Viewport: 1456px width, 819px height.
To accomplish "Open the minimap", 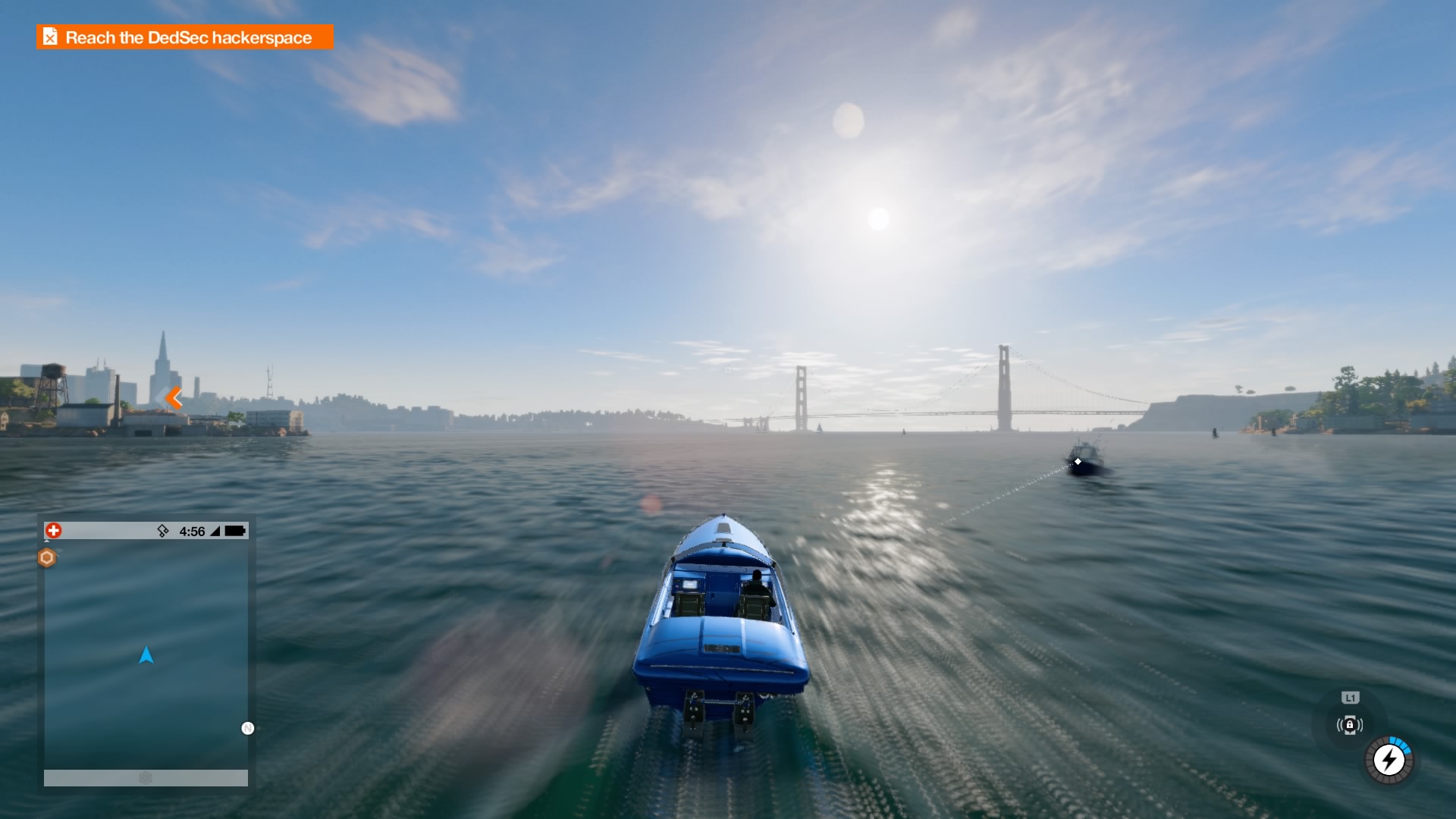I will pos(146,654).
